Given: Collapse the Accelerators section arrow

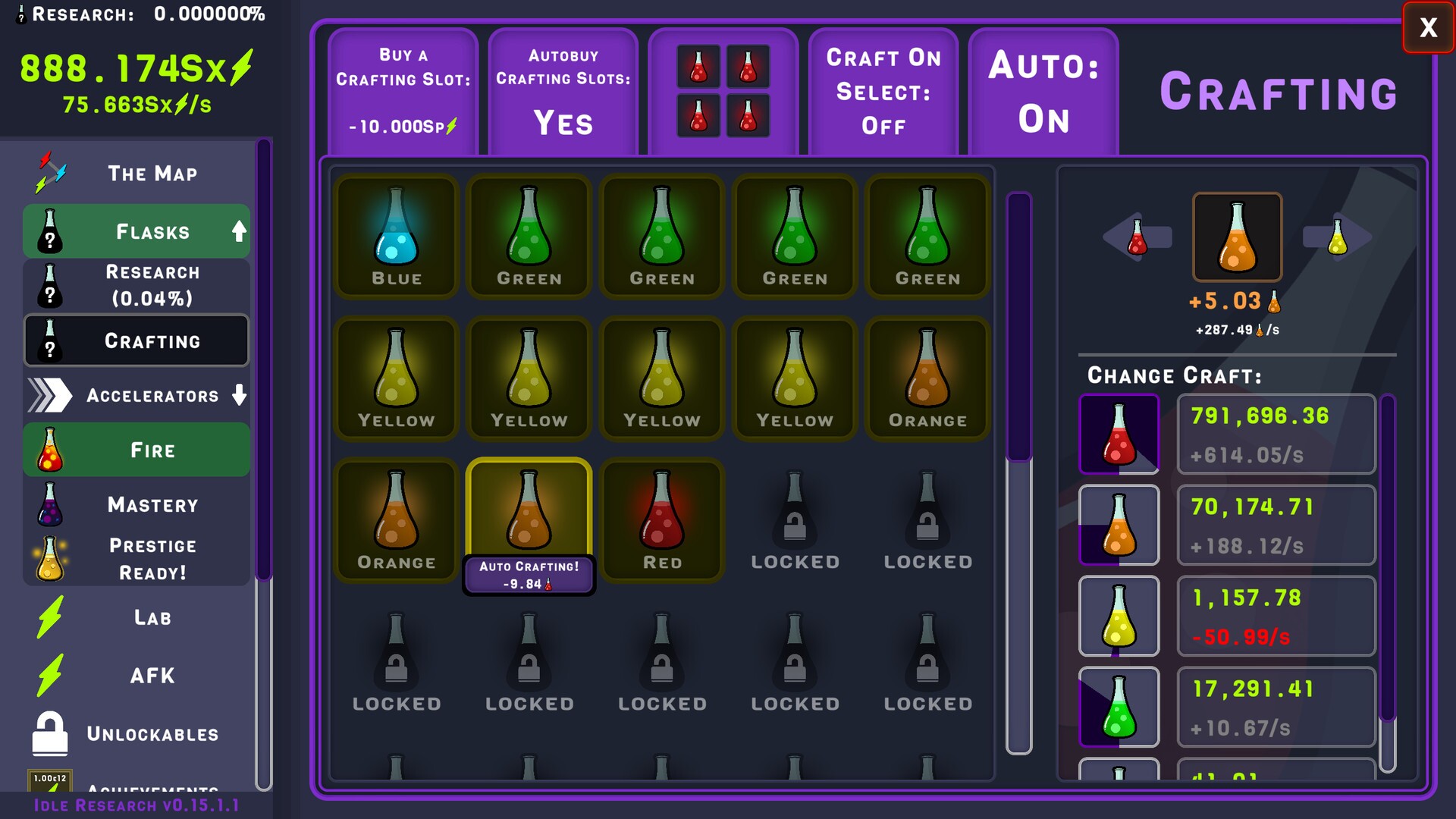Looking at the screenshot, I should tap(240, 395).
